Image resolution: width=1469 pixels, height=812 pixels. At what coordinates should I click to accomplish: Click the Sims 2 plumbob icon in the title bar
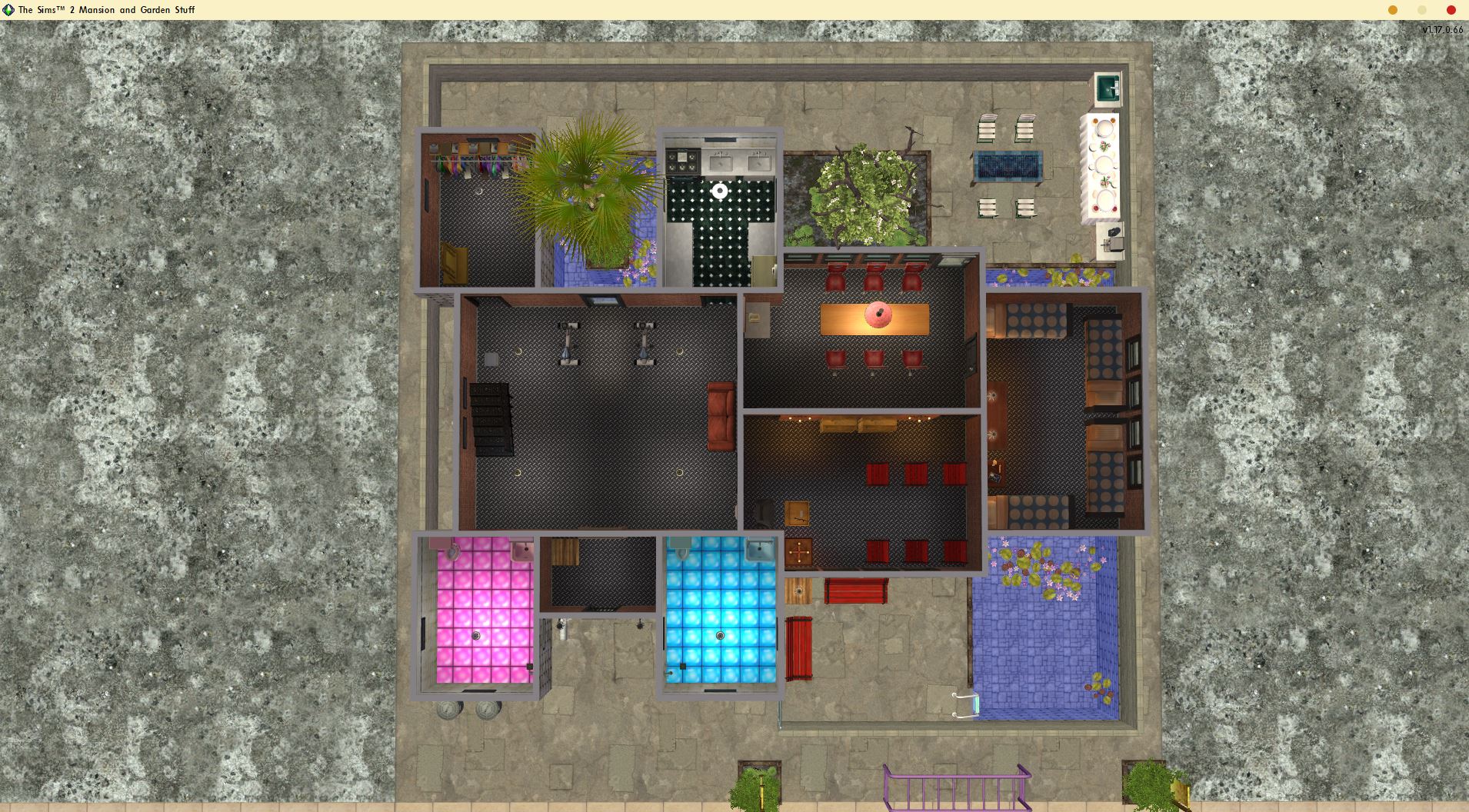coord(8,10)
